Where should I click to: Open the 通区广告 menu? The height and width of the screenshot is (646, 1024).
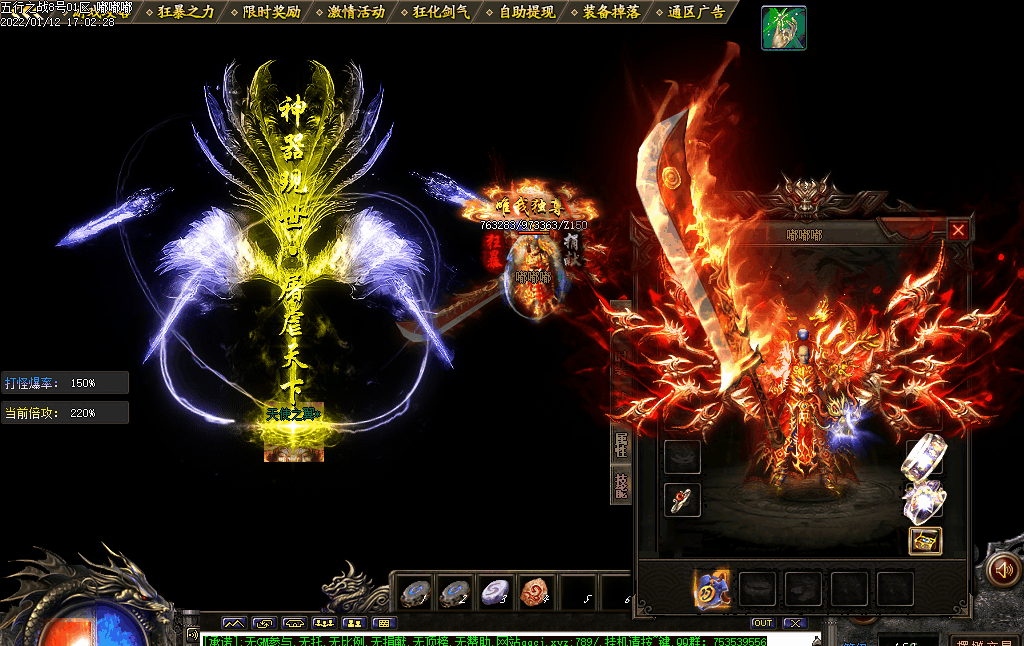point(697,12)
